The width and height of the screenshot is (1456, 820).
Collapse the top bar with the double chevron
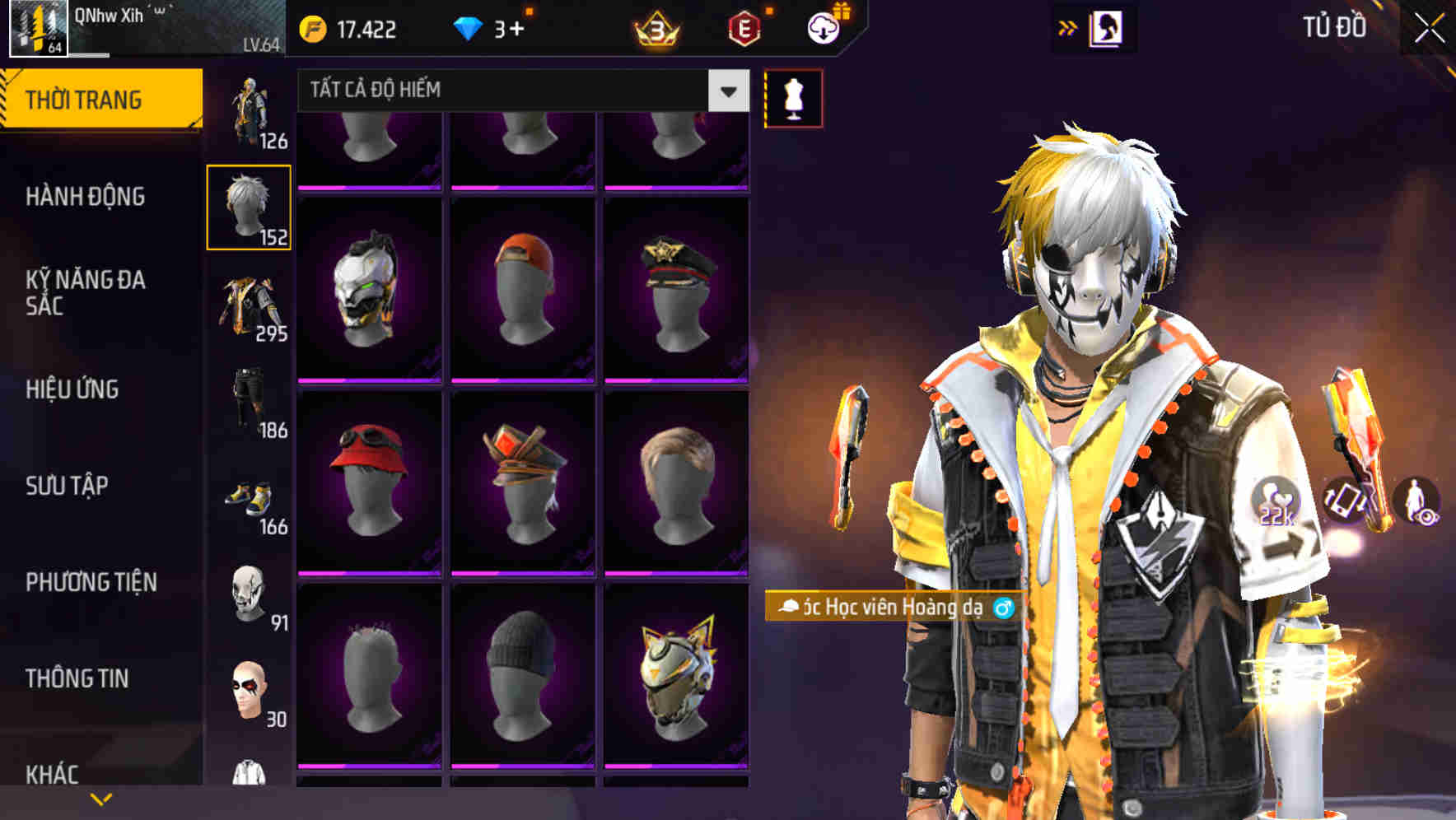coord(1067,26)
